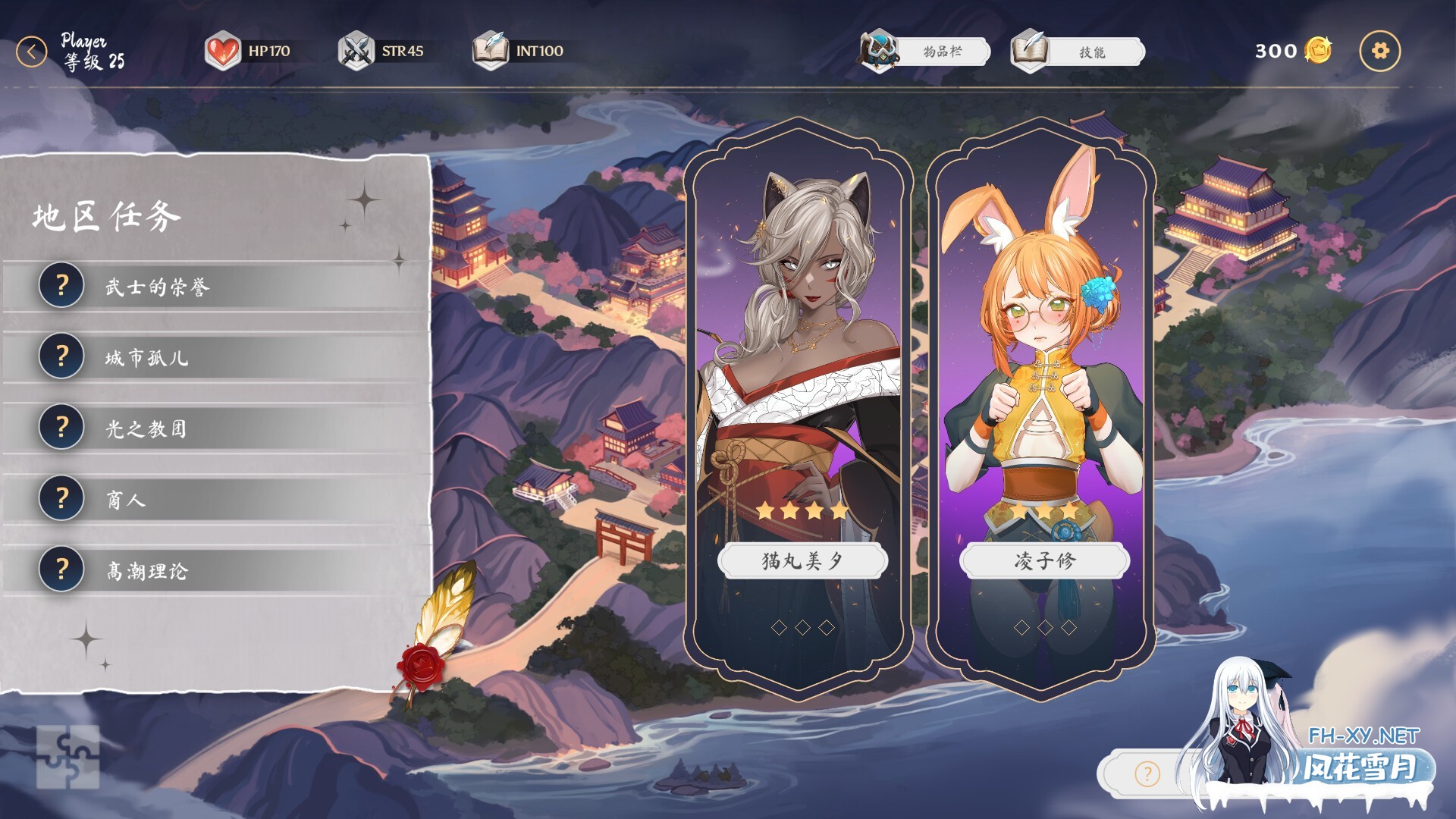Go back with the arrow button
Viewport: 1456px width, 819px height.
pyautogui.click(x=32, y=52)
